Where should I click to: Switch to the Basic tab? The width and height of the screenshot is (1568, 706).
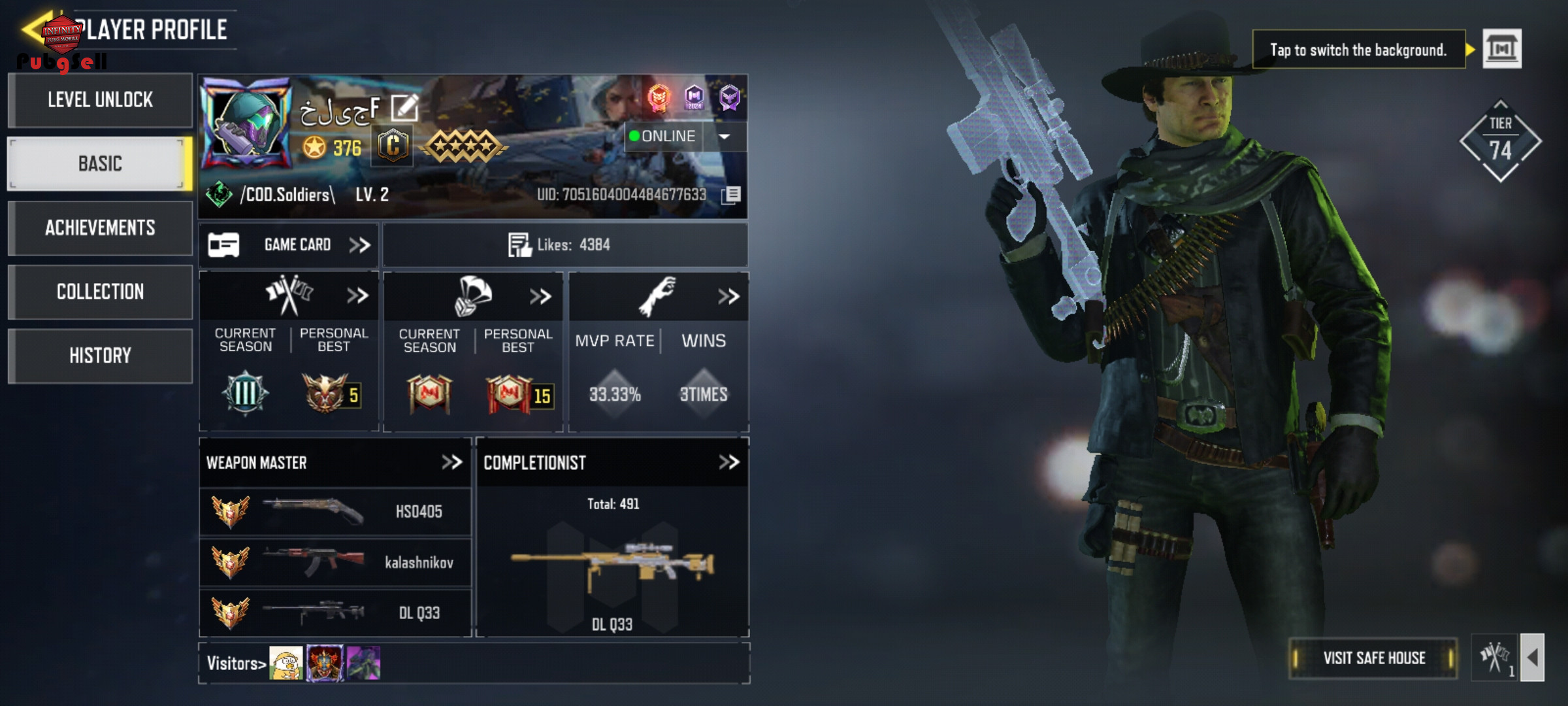(x=100, y=163)
